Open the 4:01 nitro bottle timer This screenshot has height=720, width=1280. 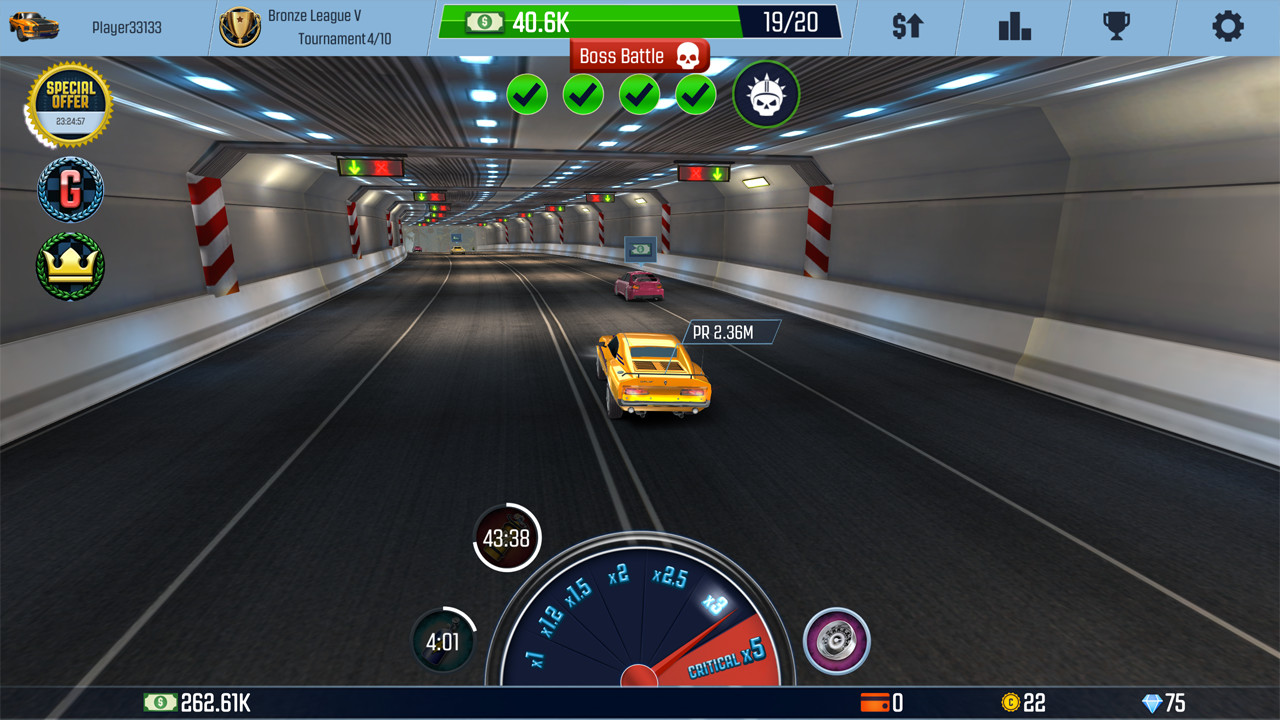[x=441, y=641]
